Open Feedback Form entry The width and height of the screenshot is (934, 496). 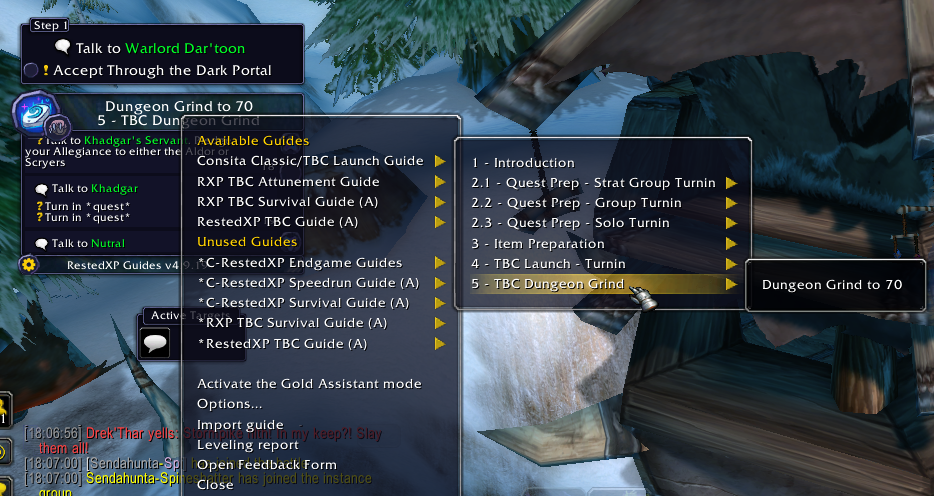tap(267, 465)
